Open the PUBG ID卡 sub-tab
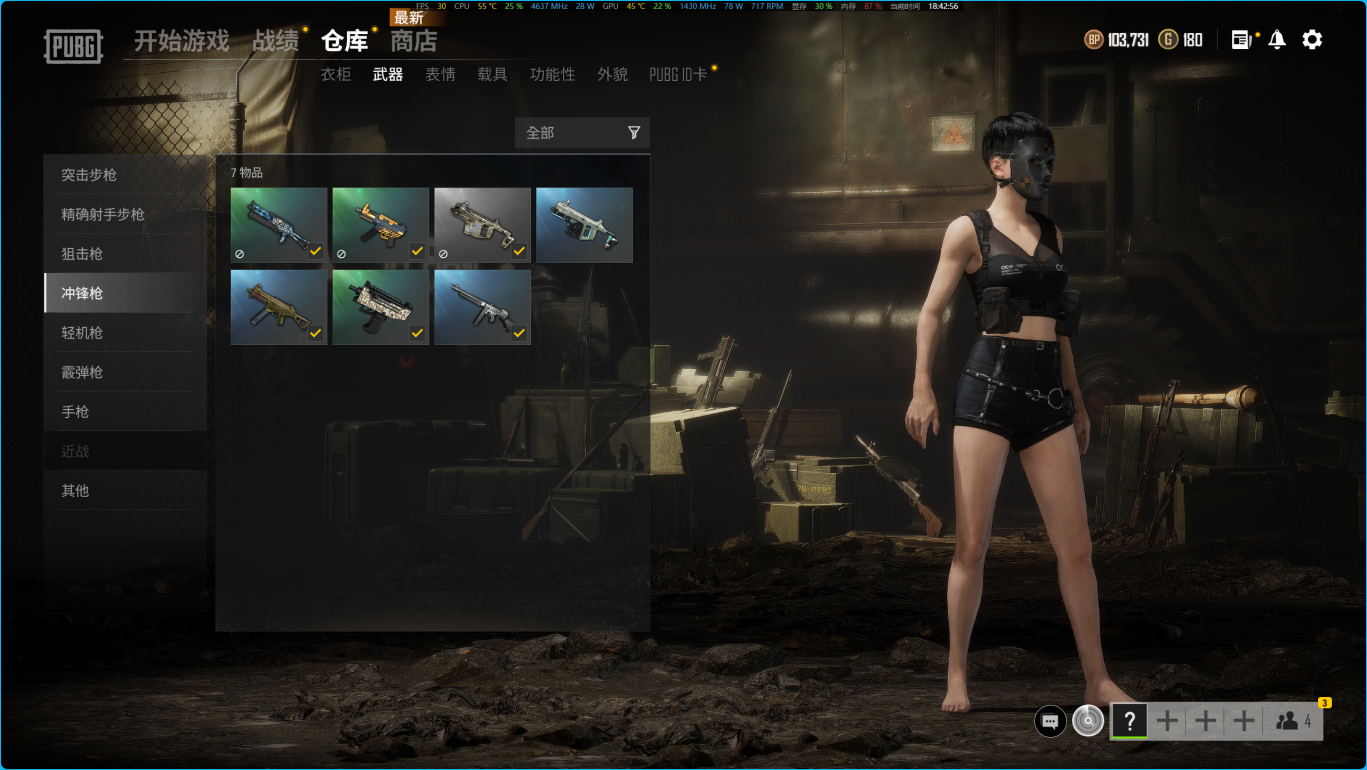 pos(678,74)
